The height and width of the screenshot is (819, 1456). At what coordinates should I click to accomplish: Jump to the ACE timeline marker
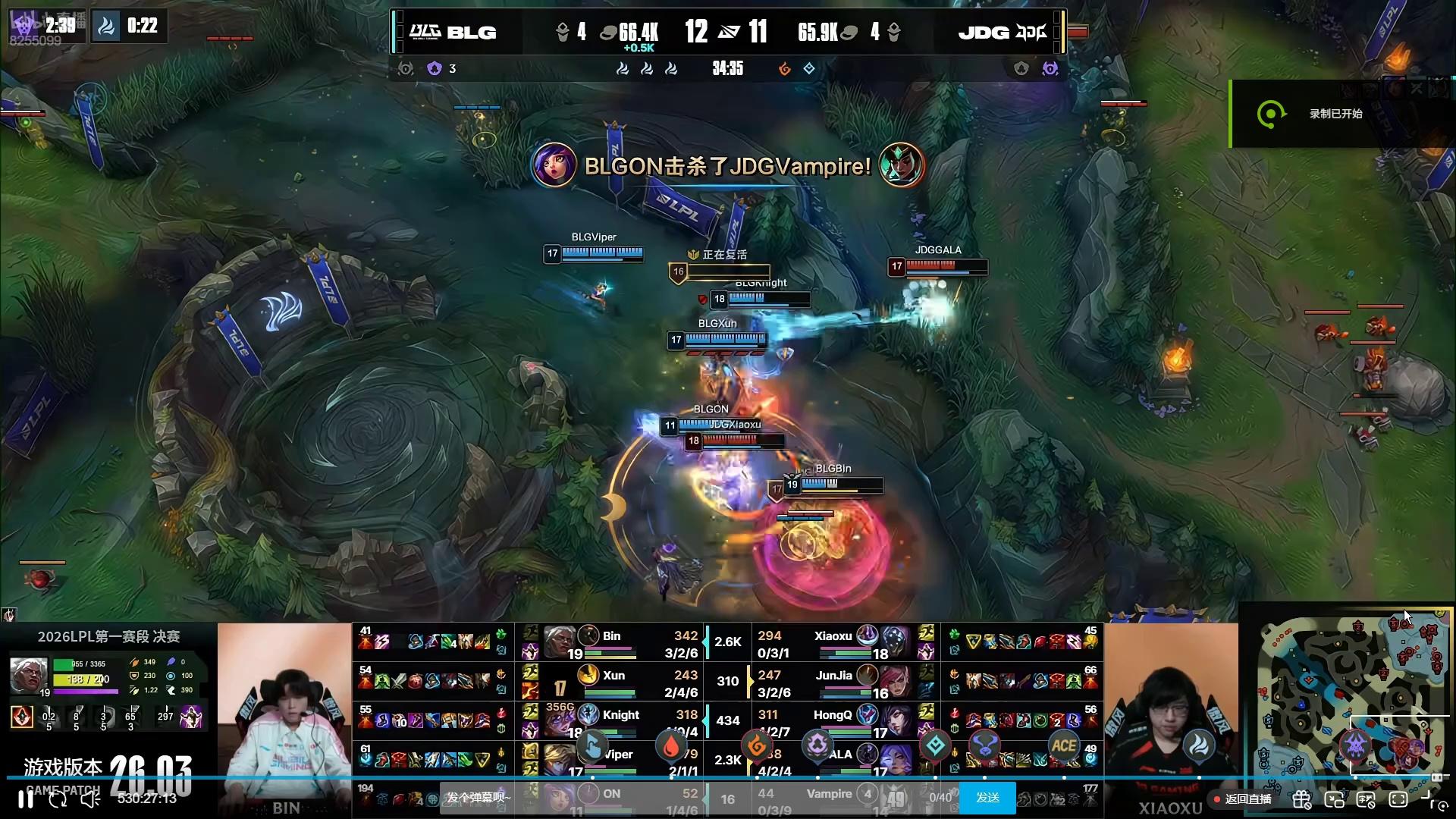point(1063,746)
